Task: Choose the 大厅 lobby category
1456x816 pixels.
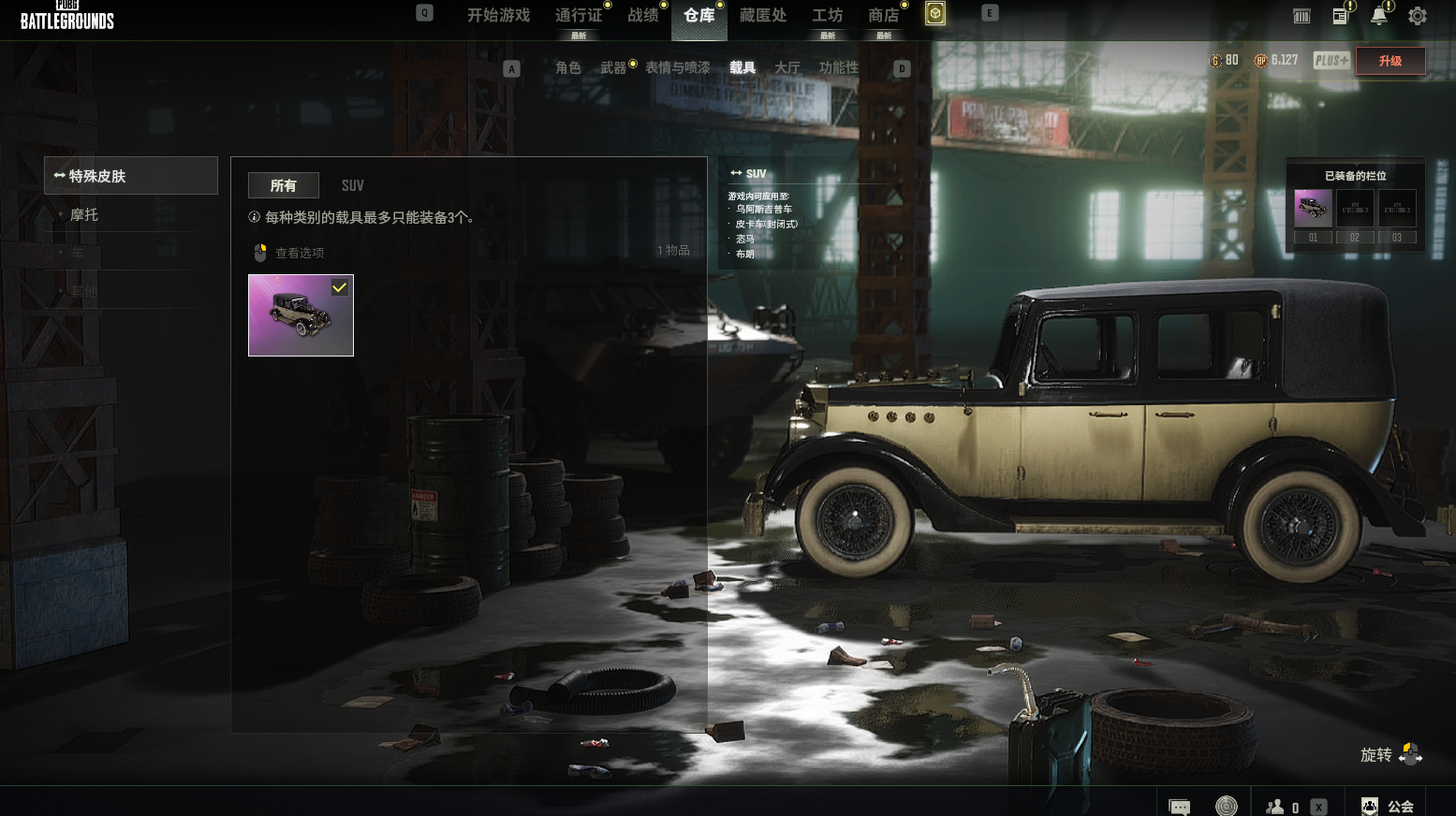Action: (787, 68)
